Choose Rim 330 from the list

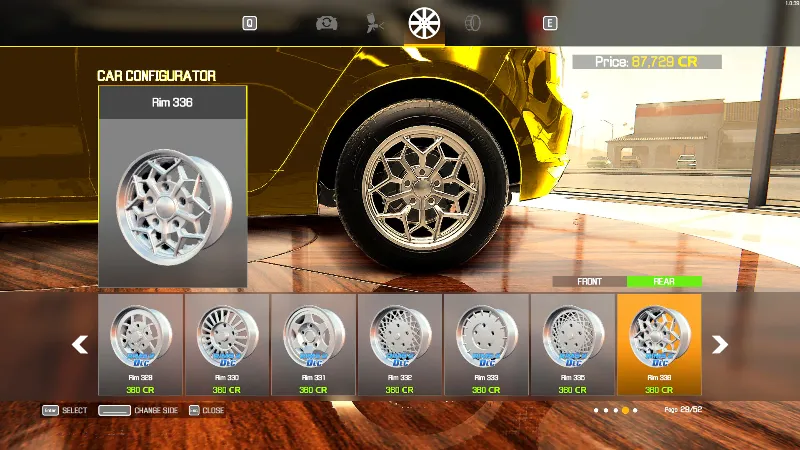click(227, 343)
